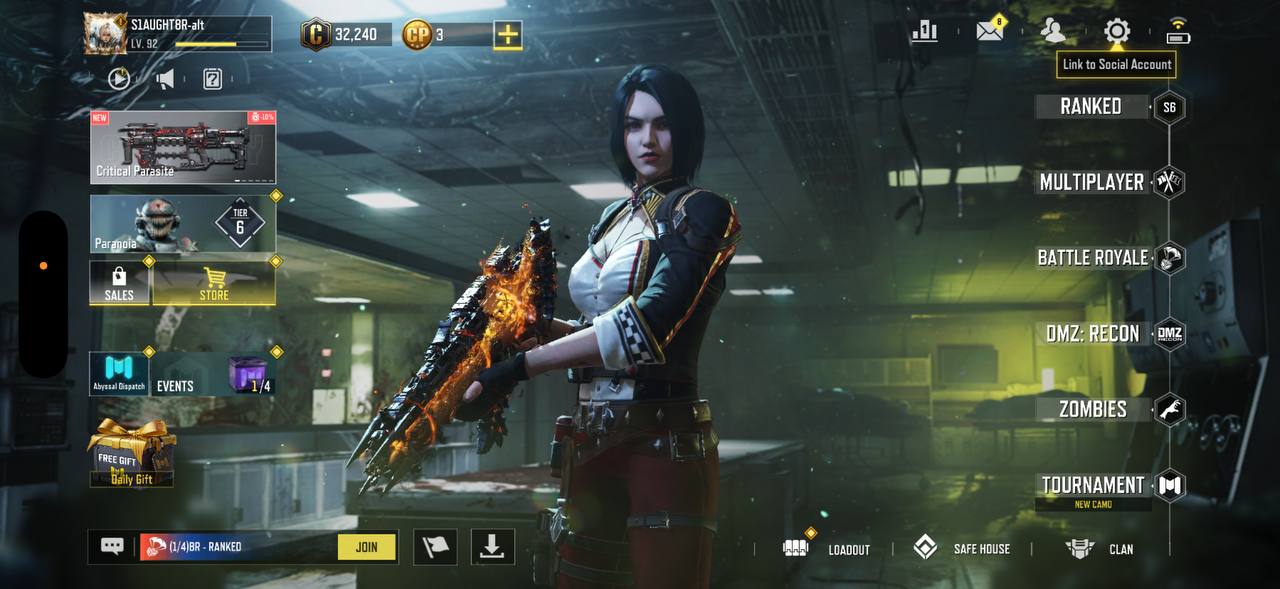Open the mail envelope inbox
This screenshot has height=589, width=1280.
(990, 31)
